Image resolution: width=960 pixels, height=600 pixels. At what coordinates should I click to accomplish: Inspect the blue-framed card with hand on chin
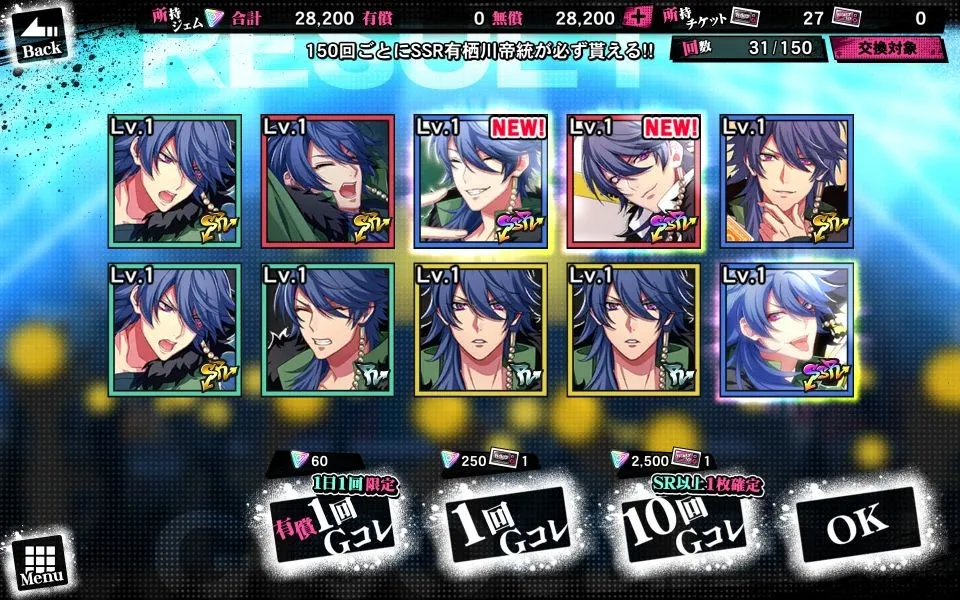(x=787, y=182)
